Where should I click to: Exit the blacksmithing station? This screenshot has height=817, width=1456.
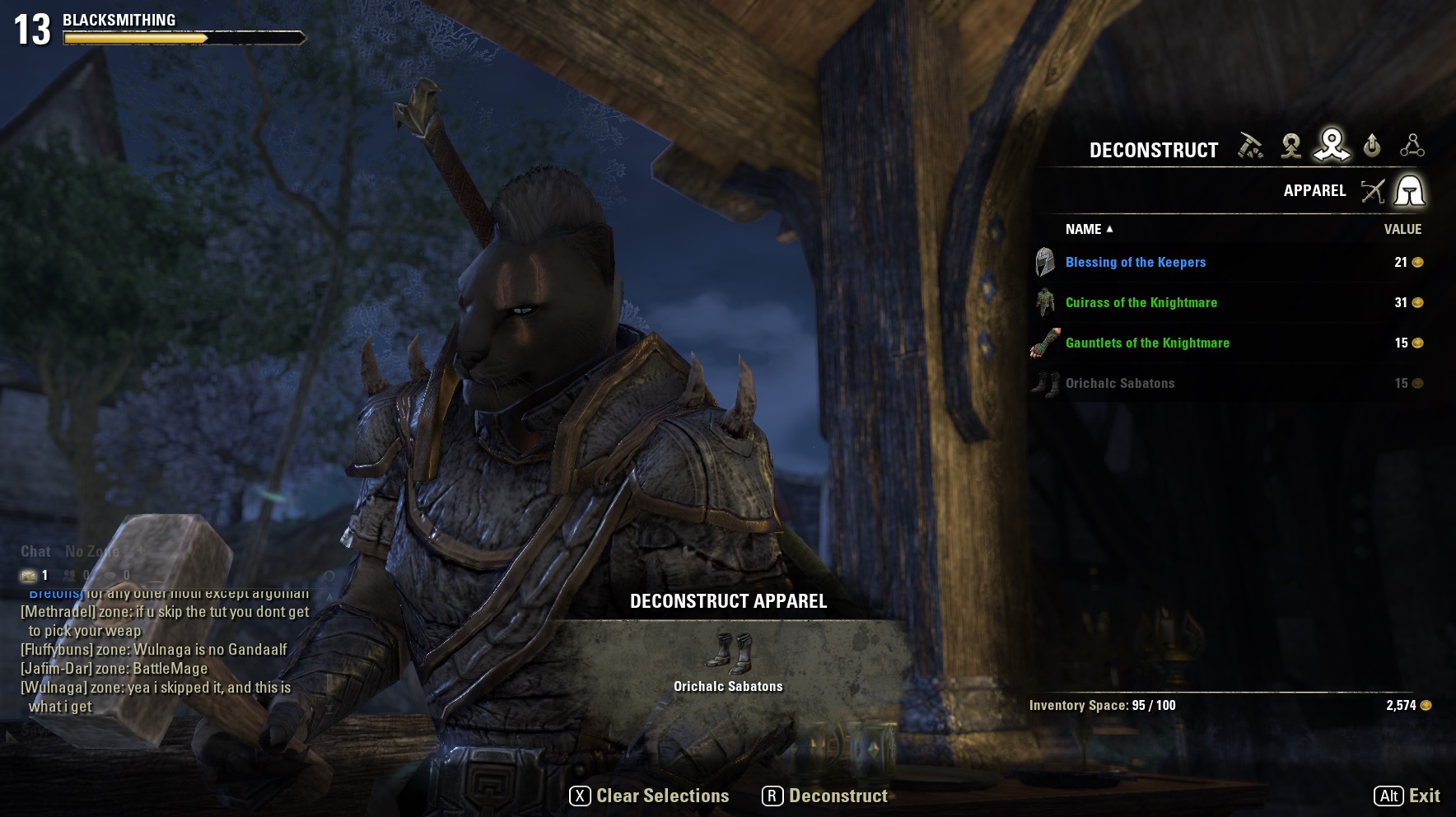click(x=1407, y=796)
